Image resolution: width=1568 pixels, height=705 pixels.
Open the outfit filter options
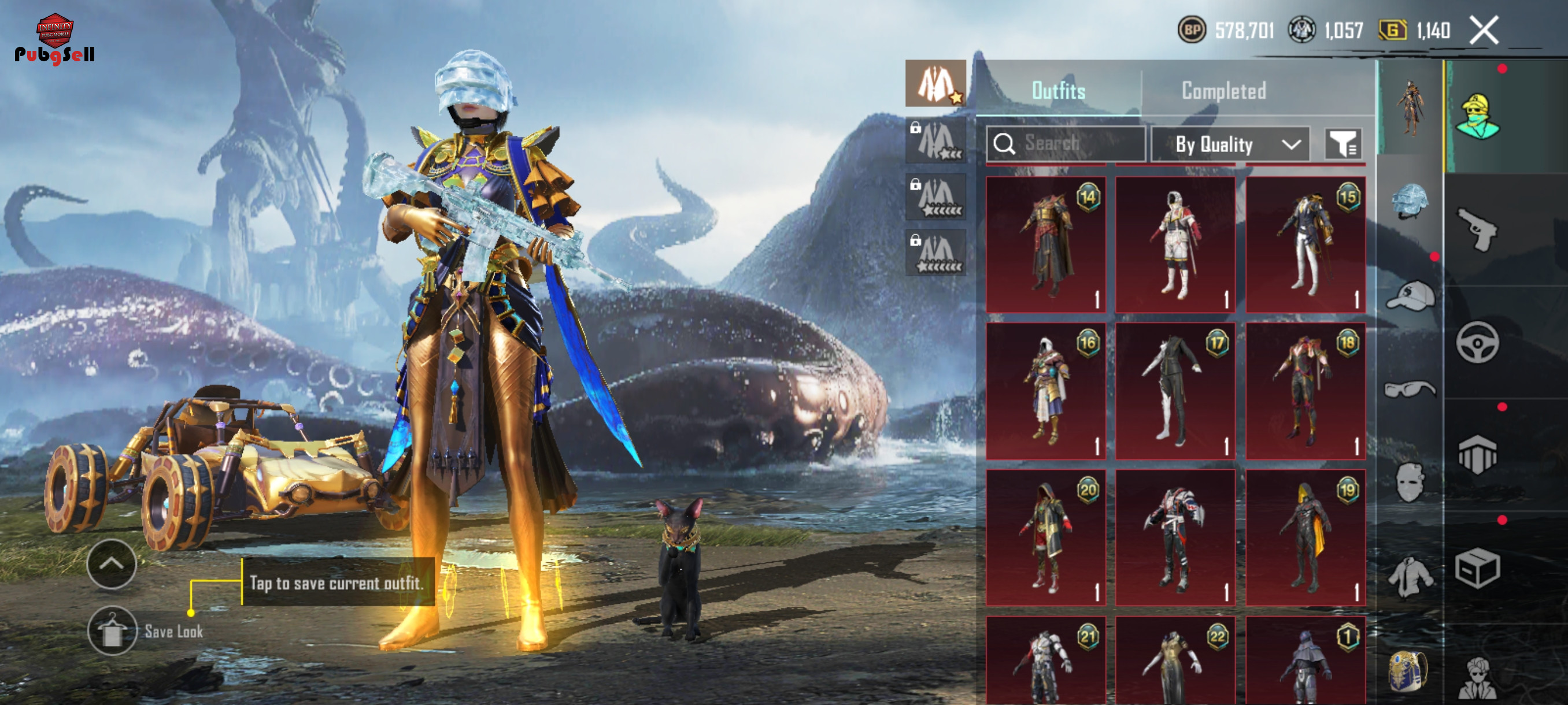(x=1343, y=144)
